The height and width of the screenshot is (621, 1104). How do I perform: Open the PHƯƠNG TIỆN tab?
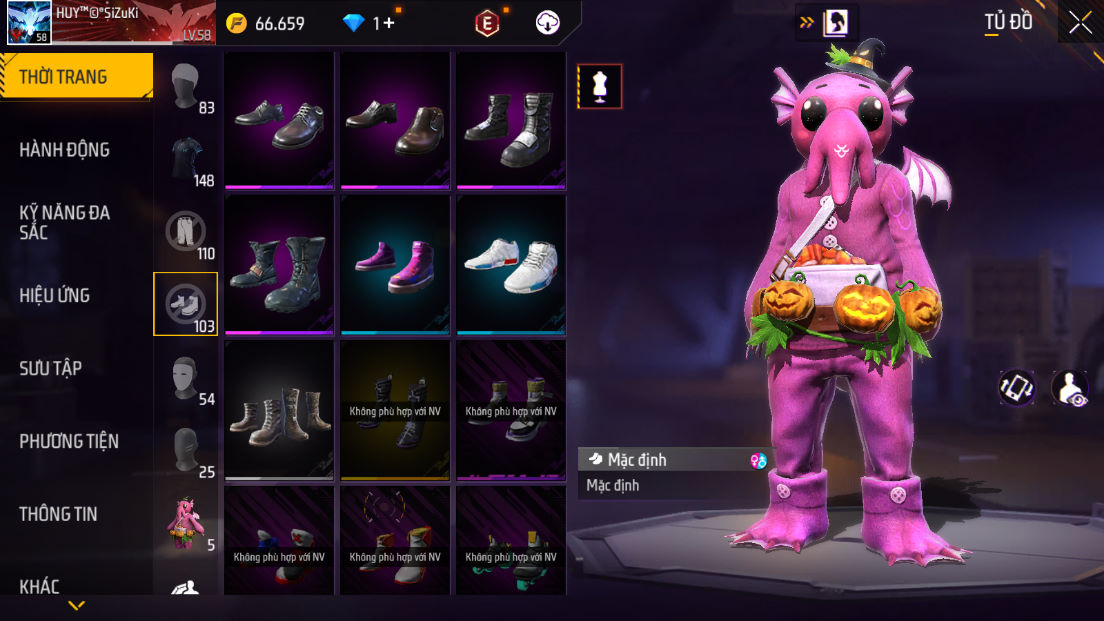tap(69, 441)
